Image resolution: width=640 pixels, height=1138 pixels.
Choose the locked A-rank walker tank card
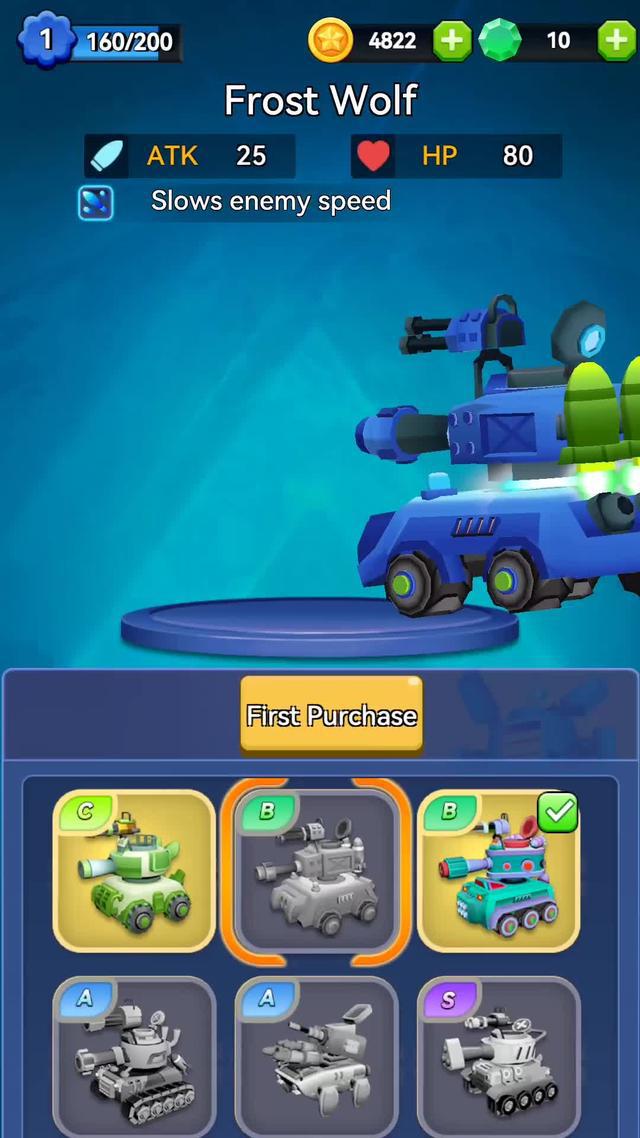click(316, 1058)
